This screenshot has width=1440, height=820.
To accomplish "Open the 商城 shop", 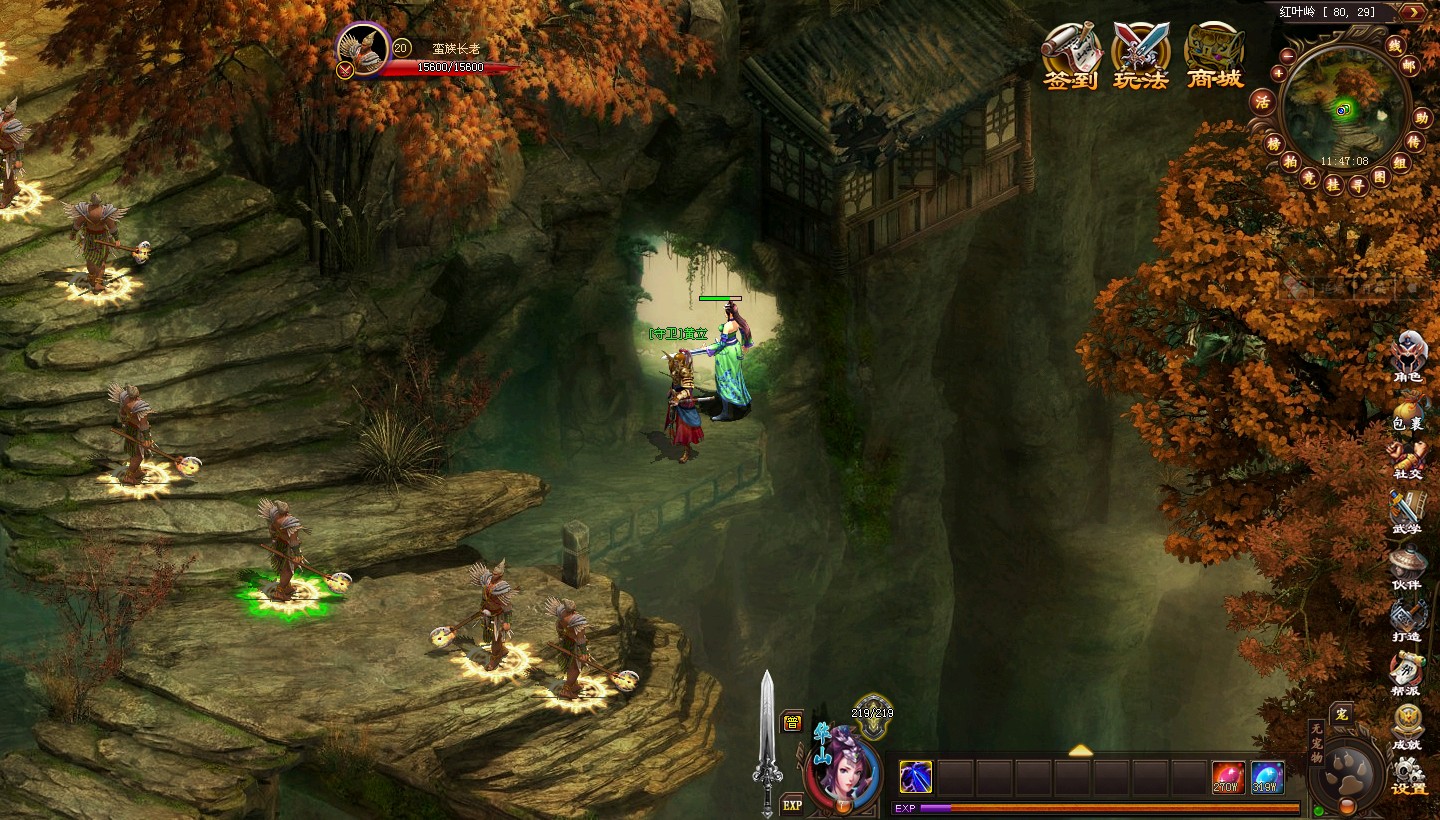I will click(1214, 57).
